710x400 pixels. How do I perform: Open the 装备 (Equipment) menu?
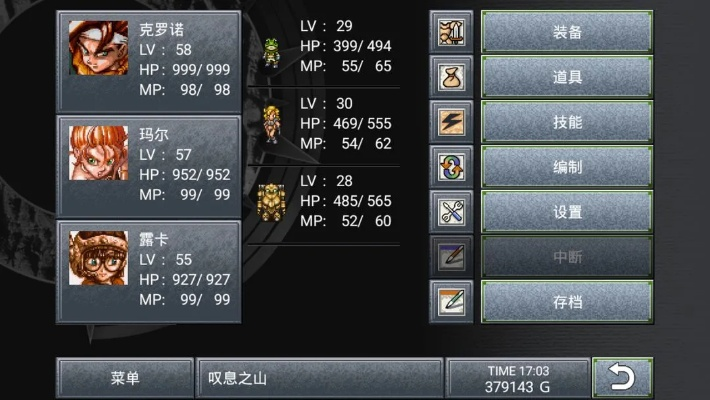pyautogui.click(x=567, y=32)
